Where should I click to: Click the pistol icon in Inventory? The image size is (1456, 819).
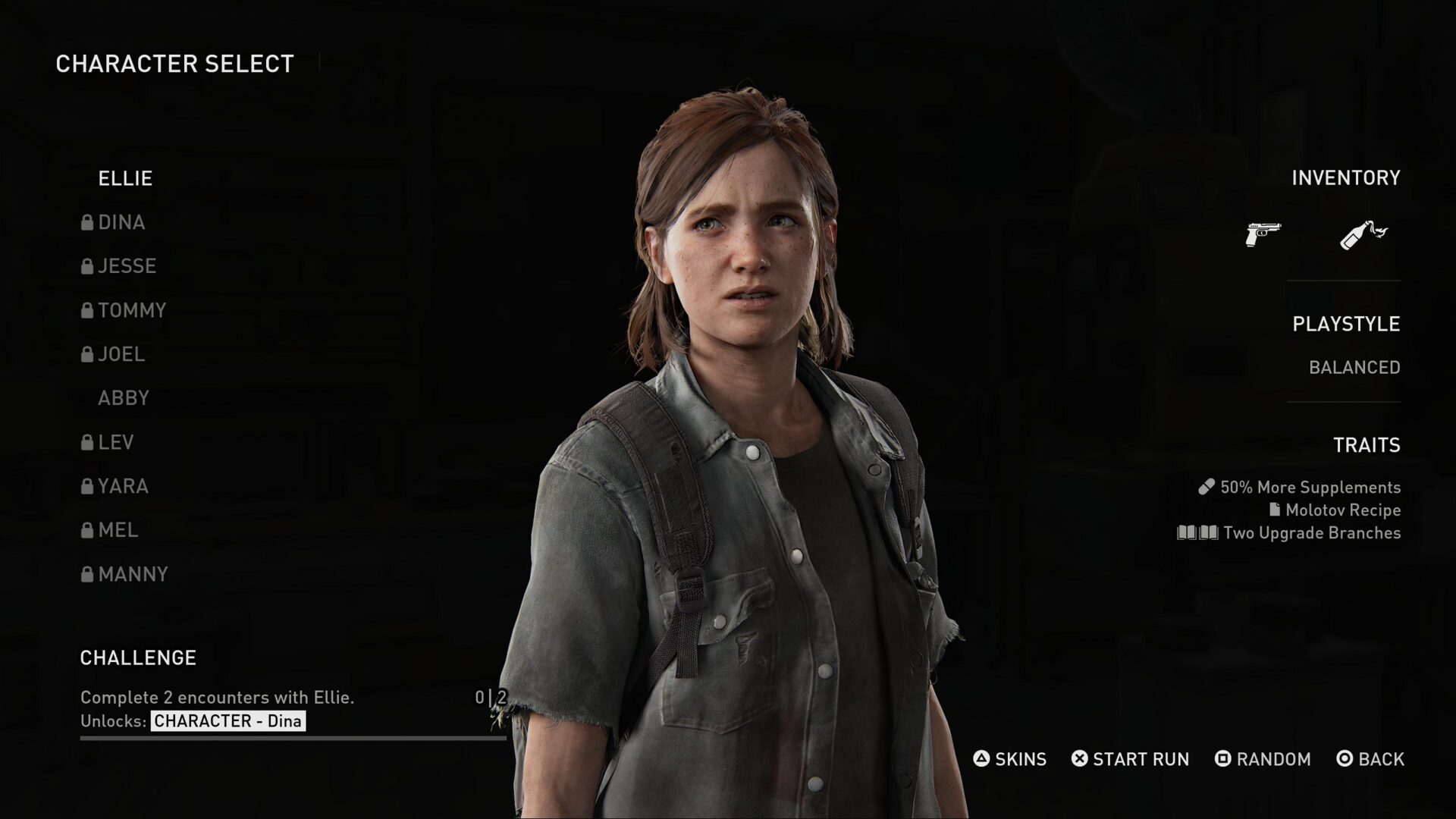[x=1263, y=234]
